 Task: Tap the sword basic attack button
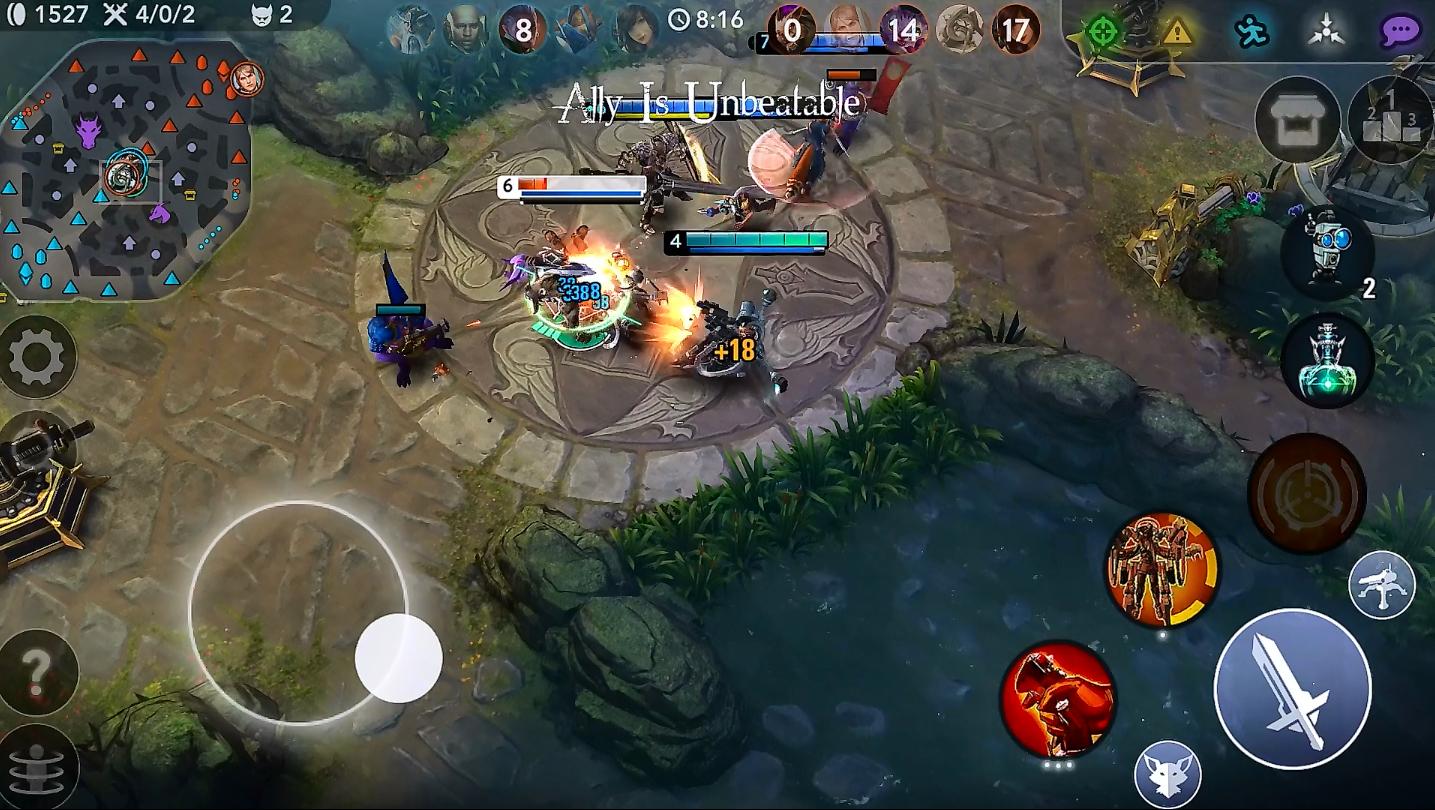[x=1292, y=689]
